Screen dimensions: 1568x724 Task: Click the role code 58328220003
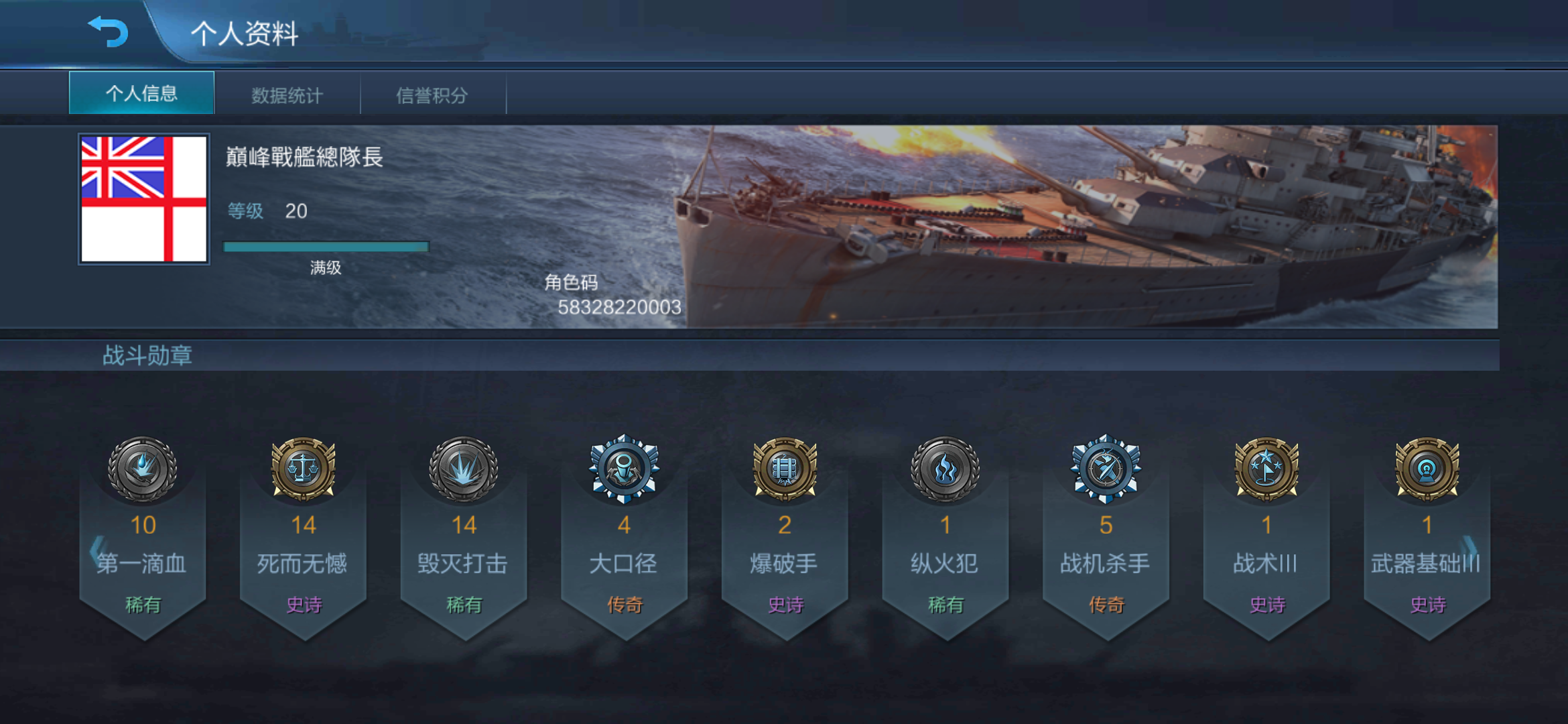tap(620, 308)
